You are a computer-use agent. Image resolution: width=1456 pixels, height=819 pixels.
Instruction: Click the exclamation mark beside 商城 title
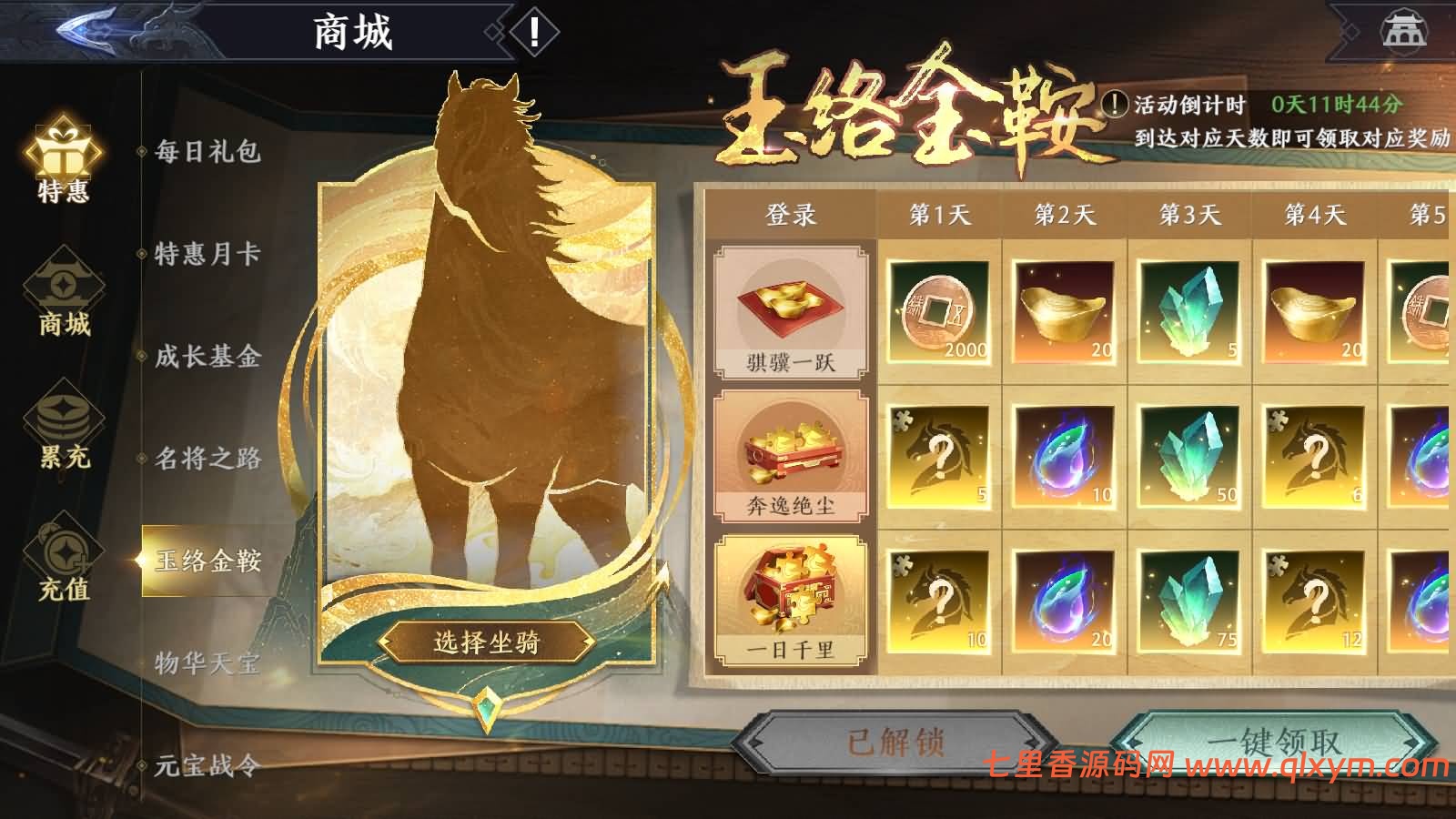(532, 34)
